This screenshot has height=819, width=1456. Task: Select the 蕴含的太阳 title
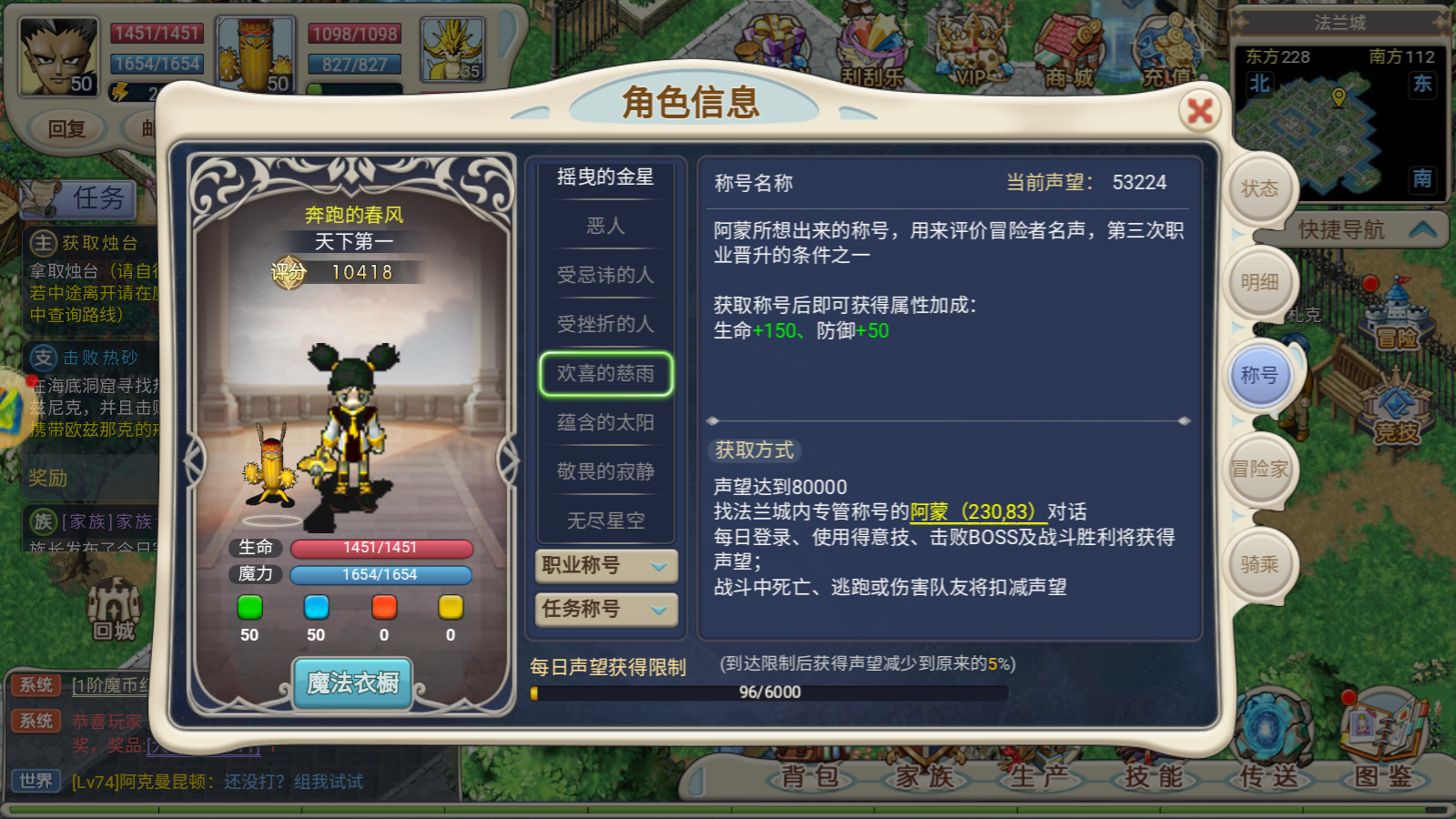(x=605, y=422)
